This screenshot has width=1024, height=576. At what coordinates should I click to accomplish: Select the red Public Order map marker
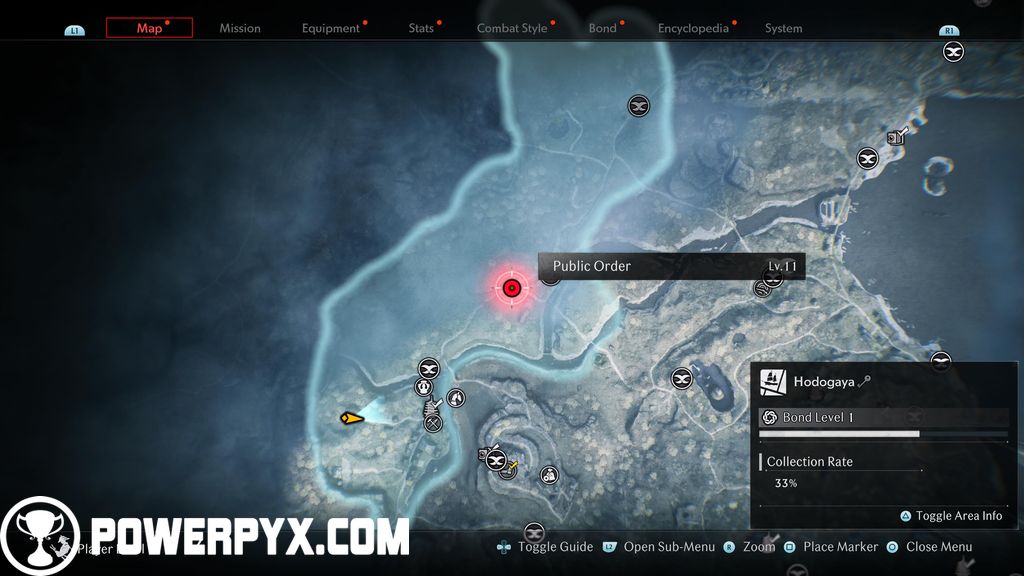coord(512,289)
